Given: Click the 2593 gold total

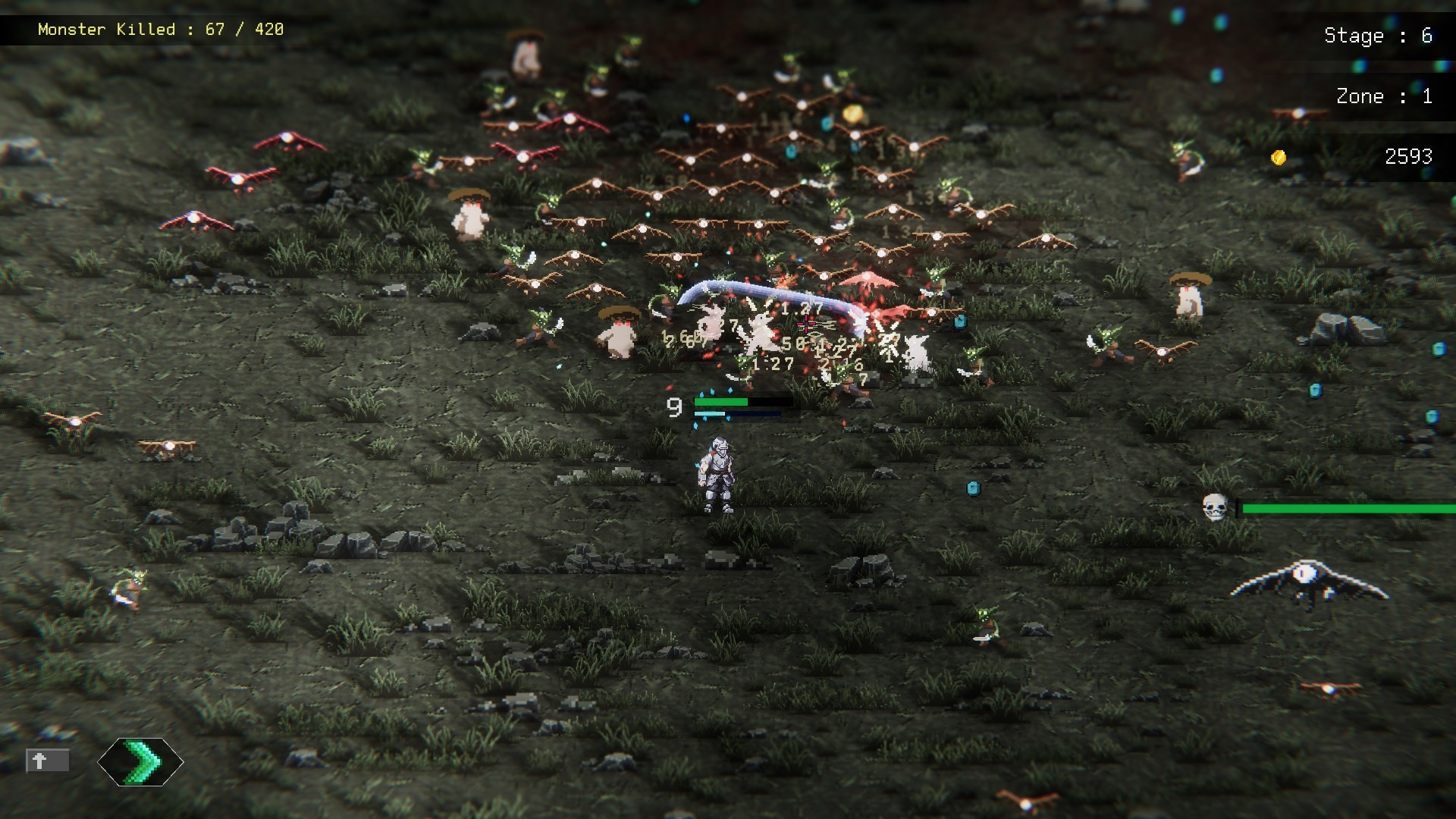Looking at the screenshot, I should tap(1408, 157).
